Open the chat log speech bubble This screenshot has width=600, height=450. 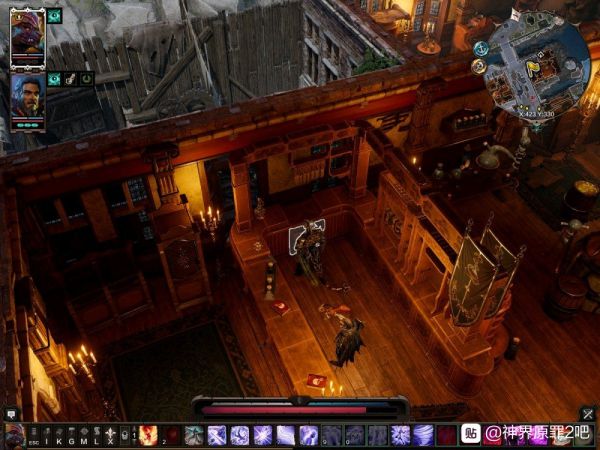point(11,413)
